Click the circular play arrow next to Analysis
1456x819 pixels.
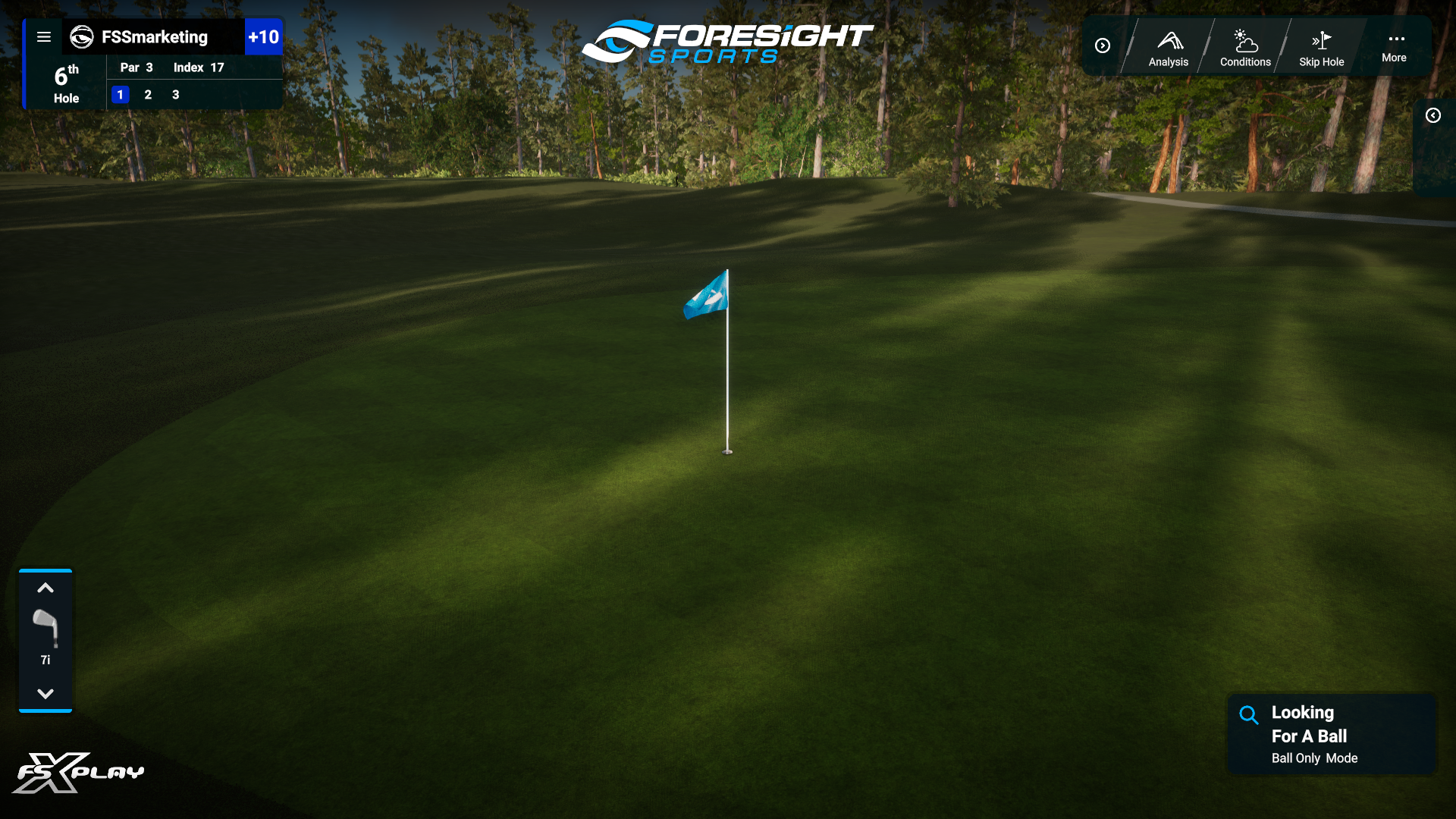click(1103, 45)
